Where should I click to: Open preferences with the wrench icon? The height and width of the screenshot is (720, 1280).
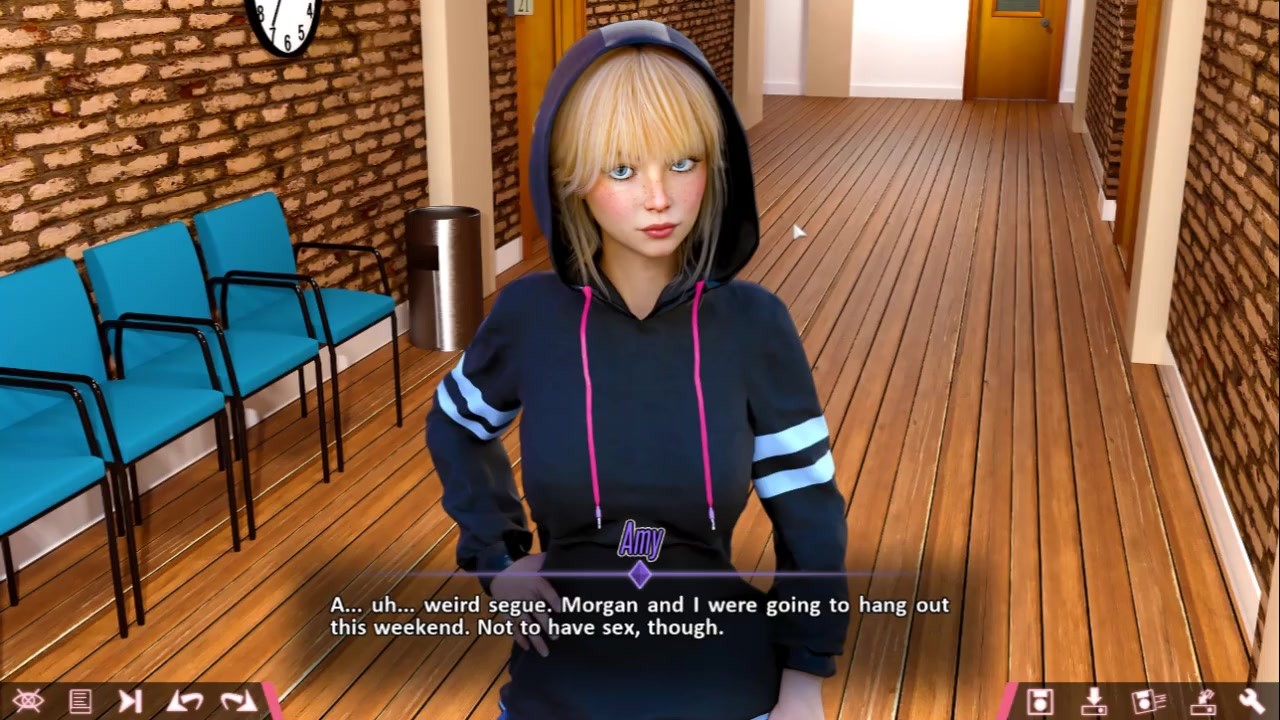pos(1251,701)
